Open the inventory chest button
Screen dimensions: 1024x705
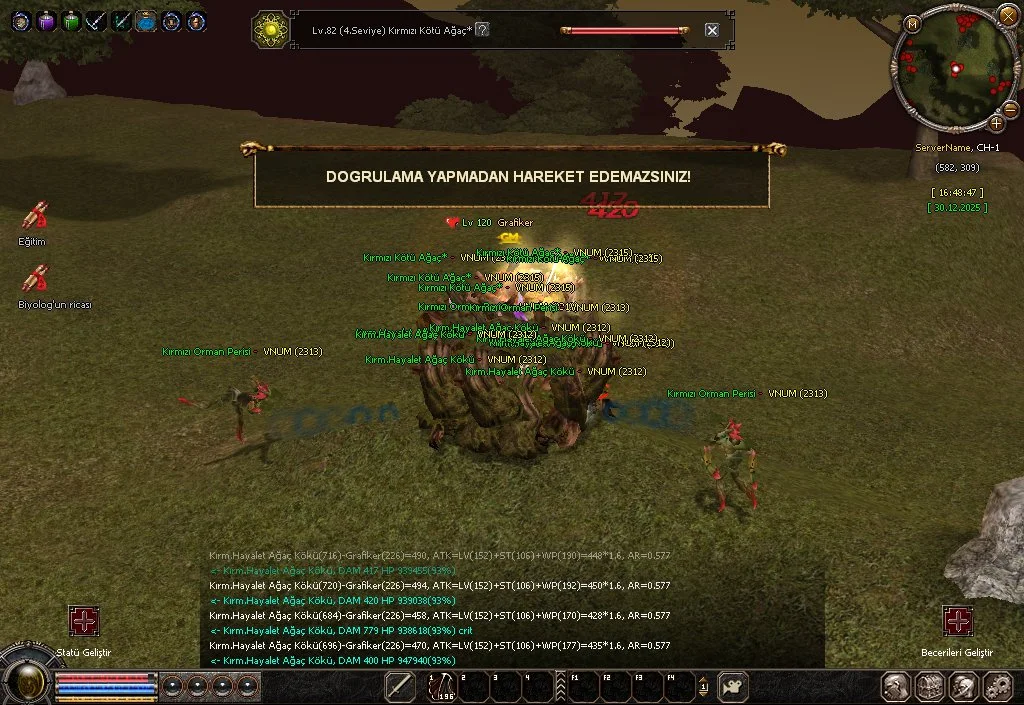931,686
